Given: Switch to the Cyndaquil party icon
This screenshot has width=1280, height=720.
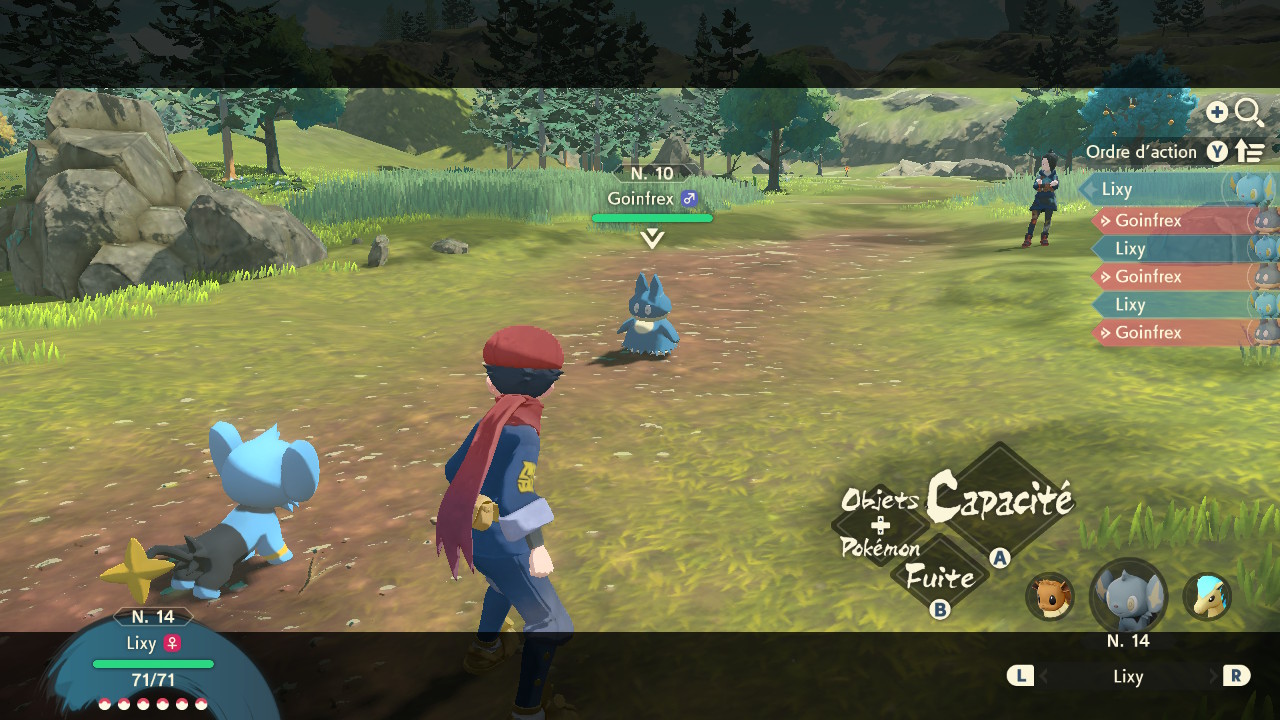Looking at the screenshot, I should pyautogui.click(x=1207, y=596).
